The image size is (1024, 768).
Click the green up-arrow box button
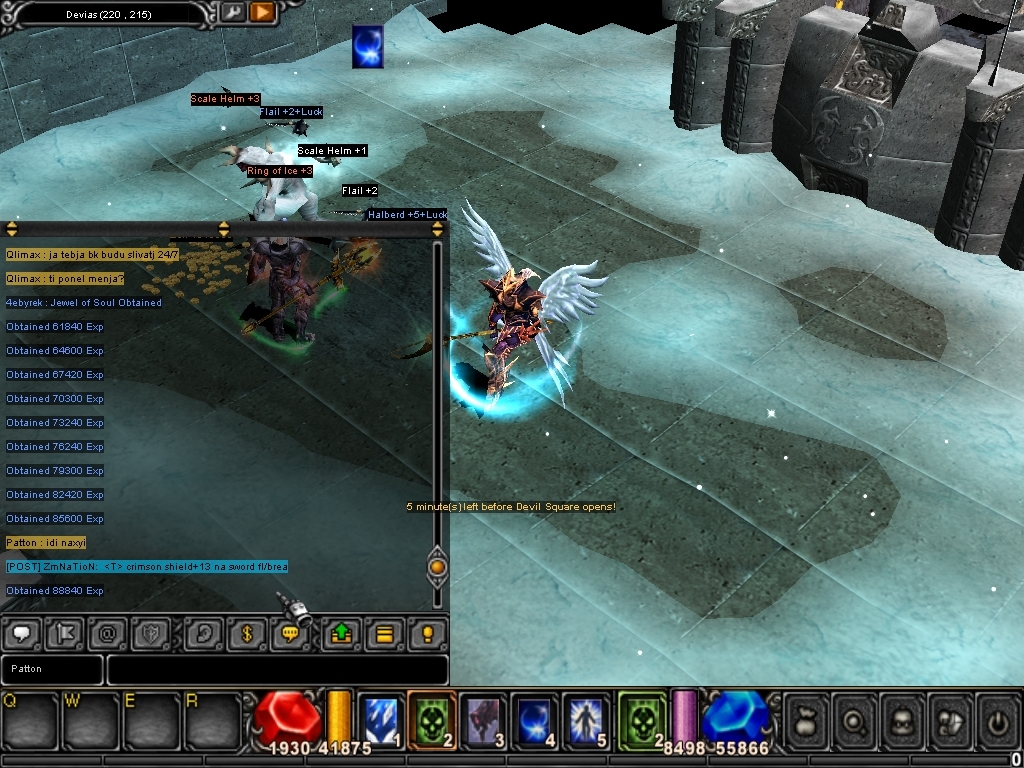coord(340,633)
